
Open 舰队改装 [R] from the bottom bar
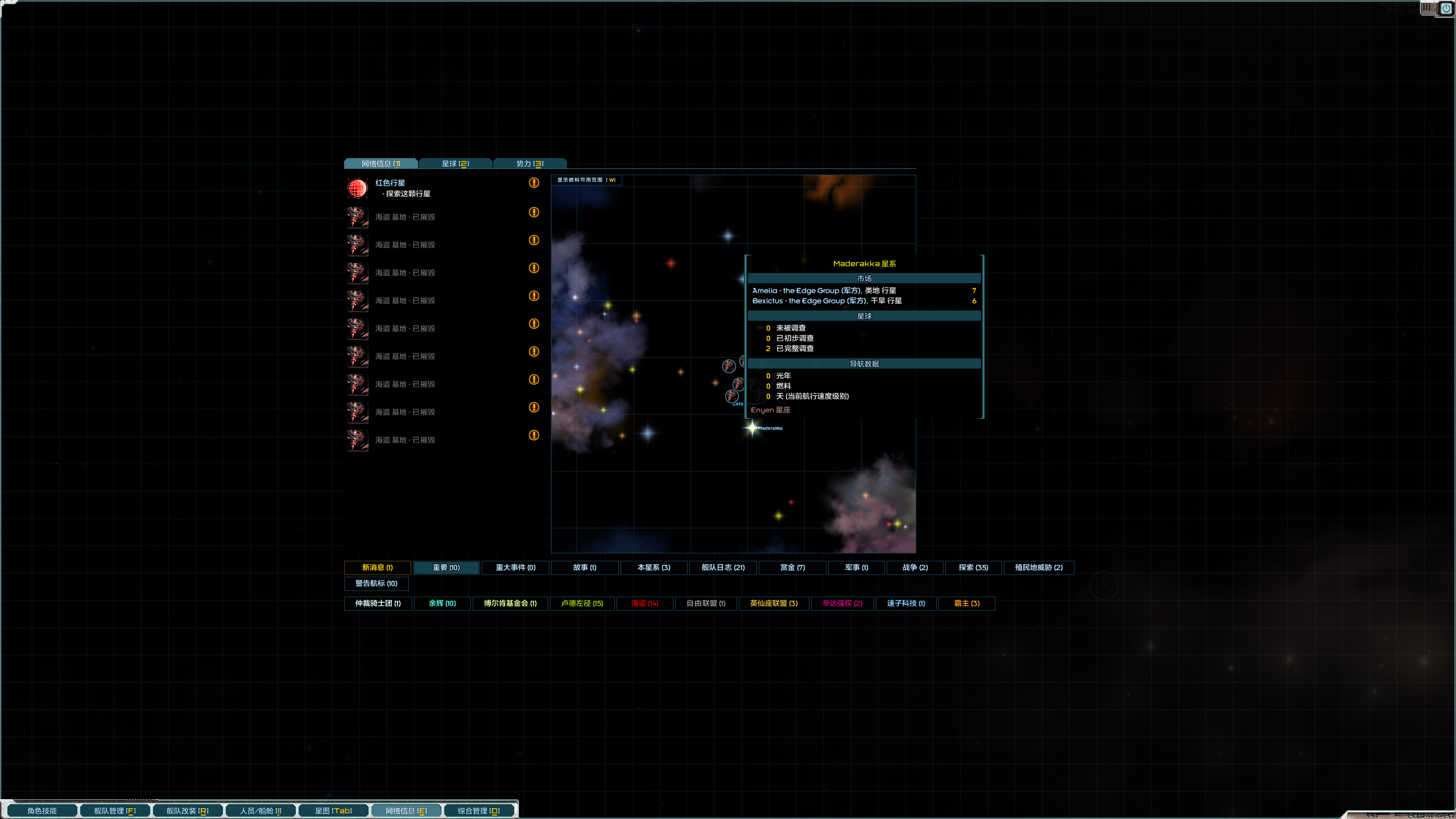[188, 810]
